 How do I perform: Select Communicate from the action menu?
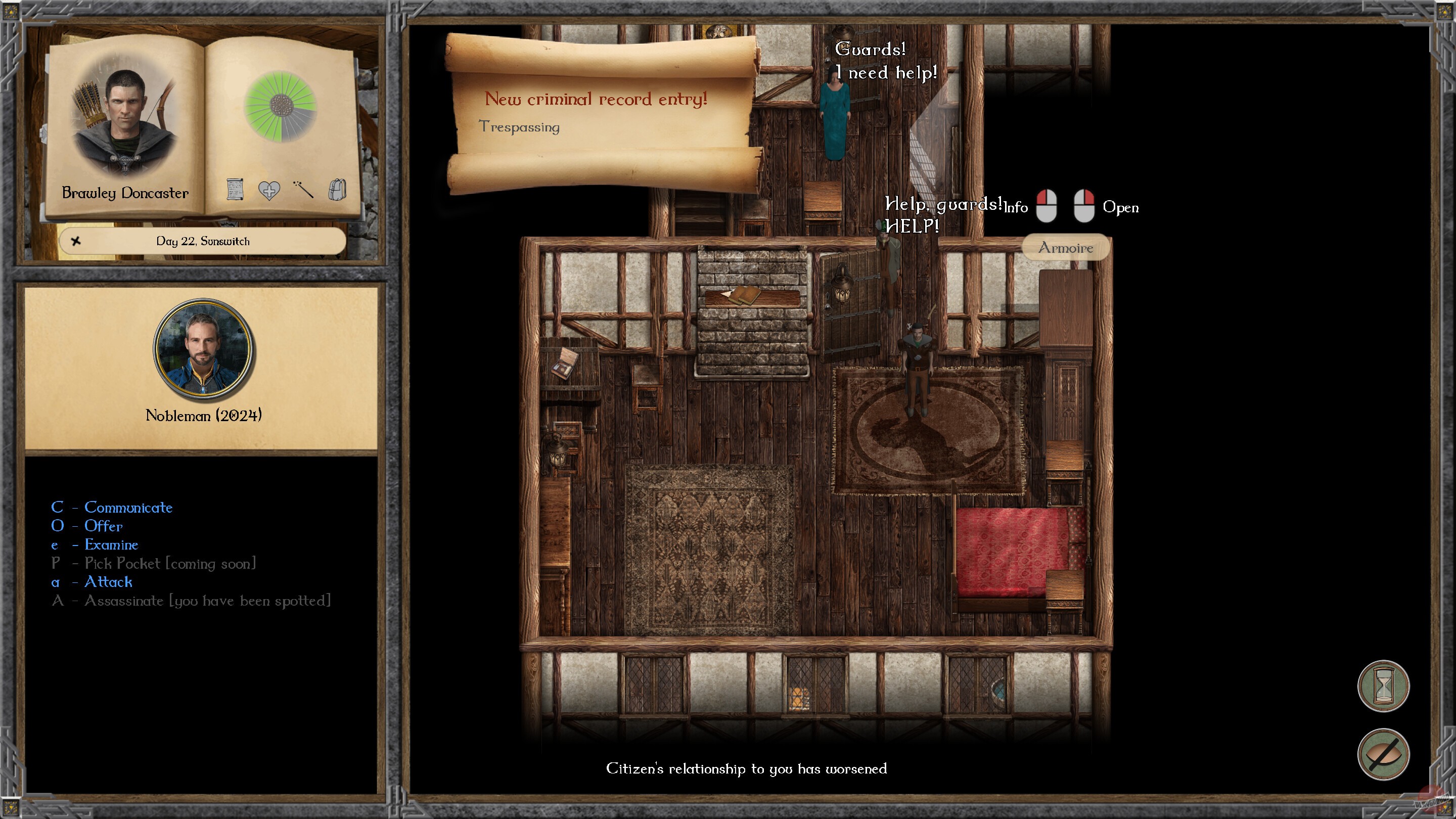[128, 507]
